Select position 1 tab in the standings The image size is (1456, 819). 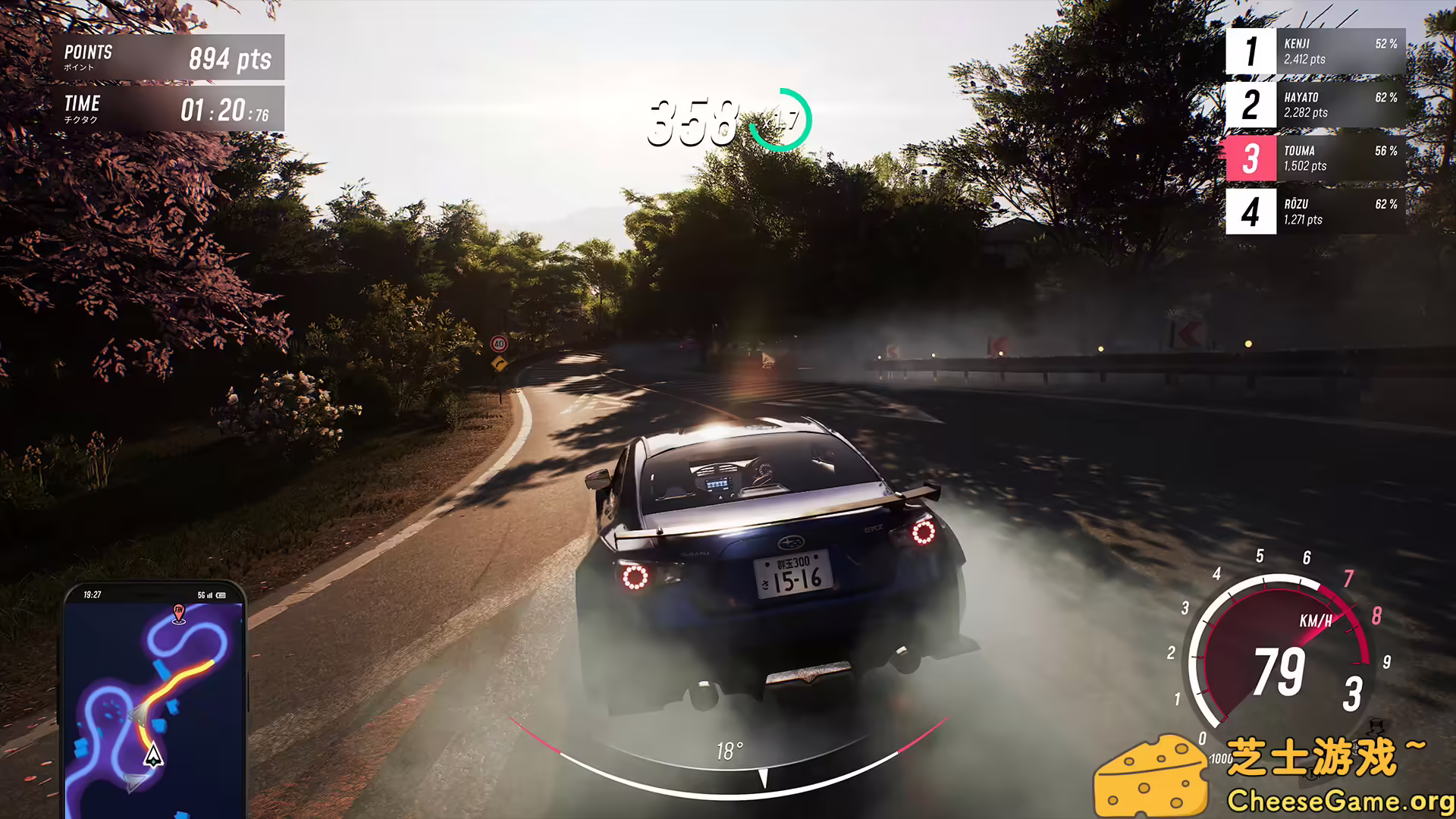(x=1252, y=52)
